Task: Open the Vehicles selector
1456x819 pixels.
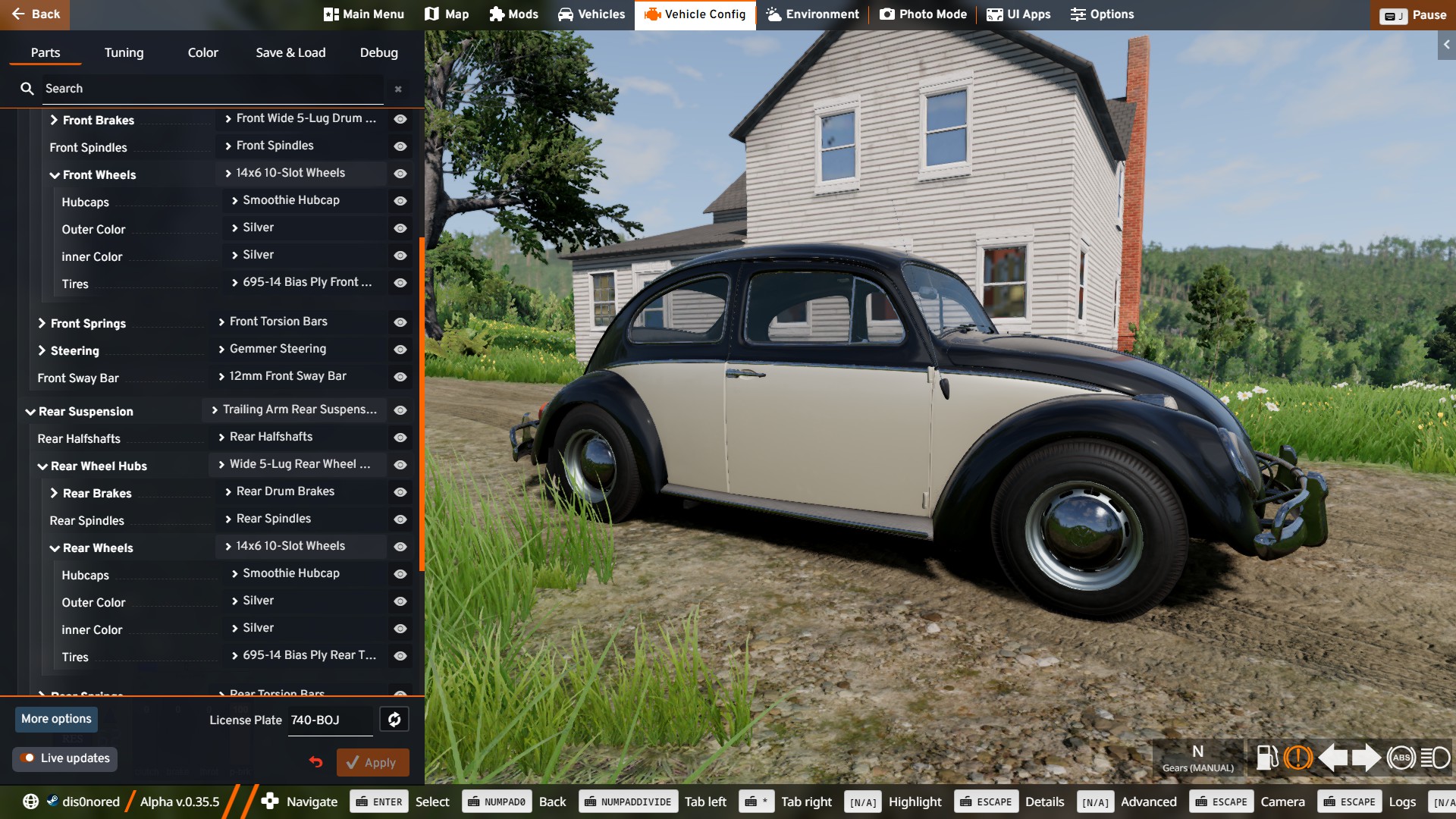Action: pos(591,14)
